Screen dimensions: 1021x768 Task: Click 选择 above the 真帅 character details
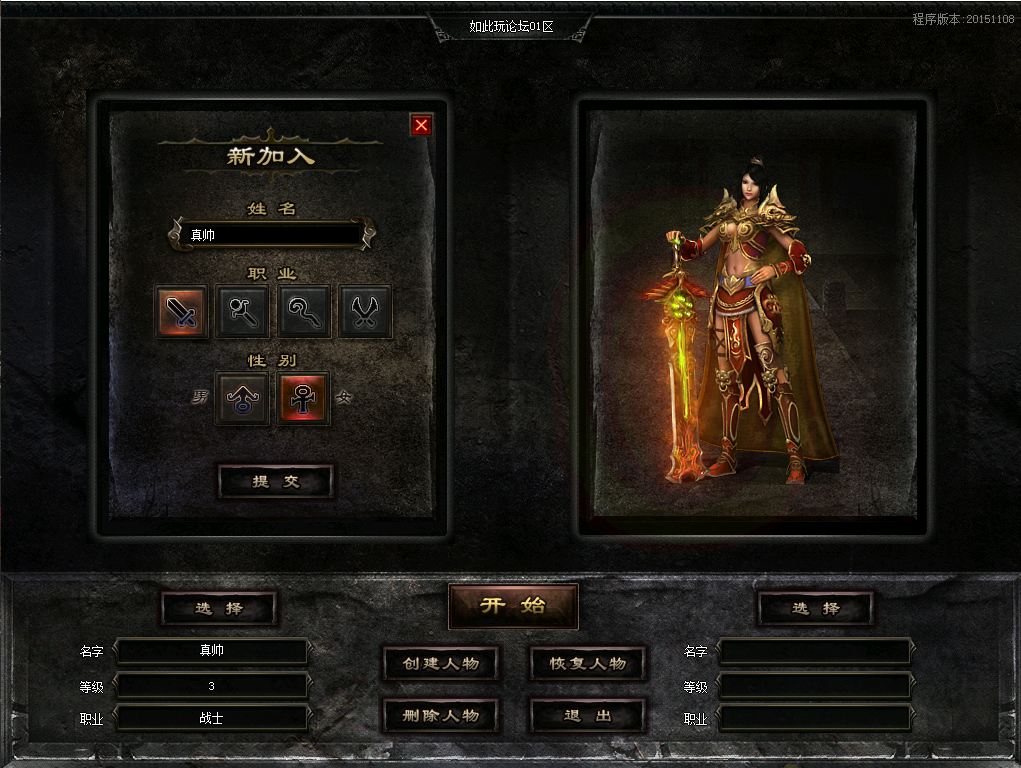218,608
